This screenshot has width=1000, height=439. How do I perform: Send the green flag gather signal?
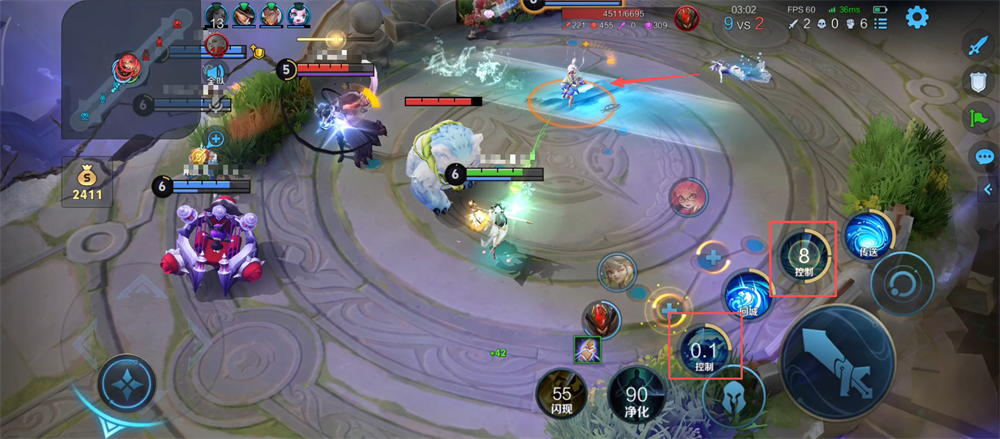coord(979,121)
